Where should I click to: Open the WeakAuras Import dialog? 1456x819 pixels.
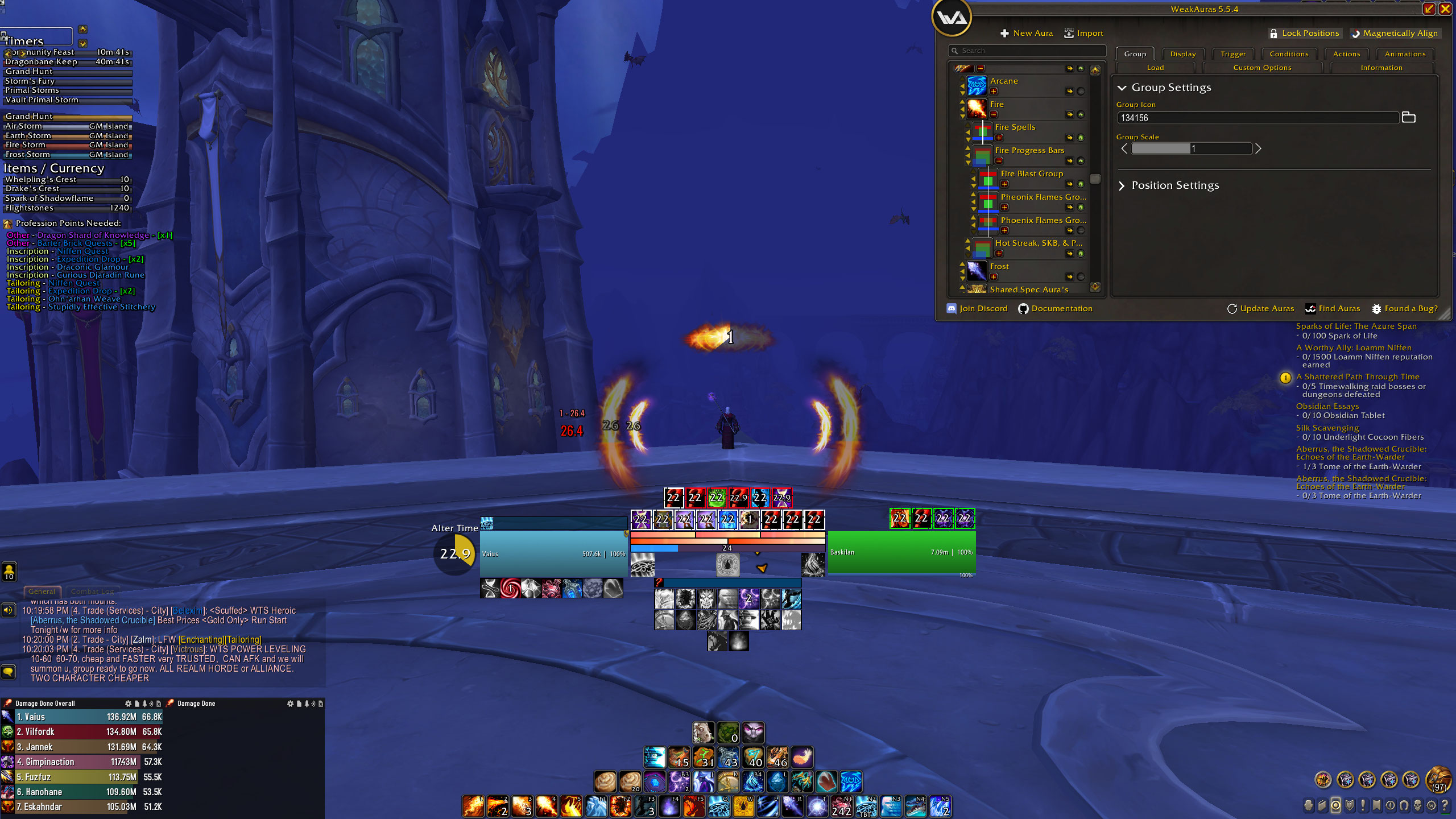pos(1083,34)
